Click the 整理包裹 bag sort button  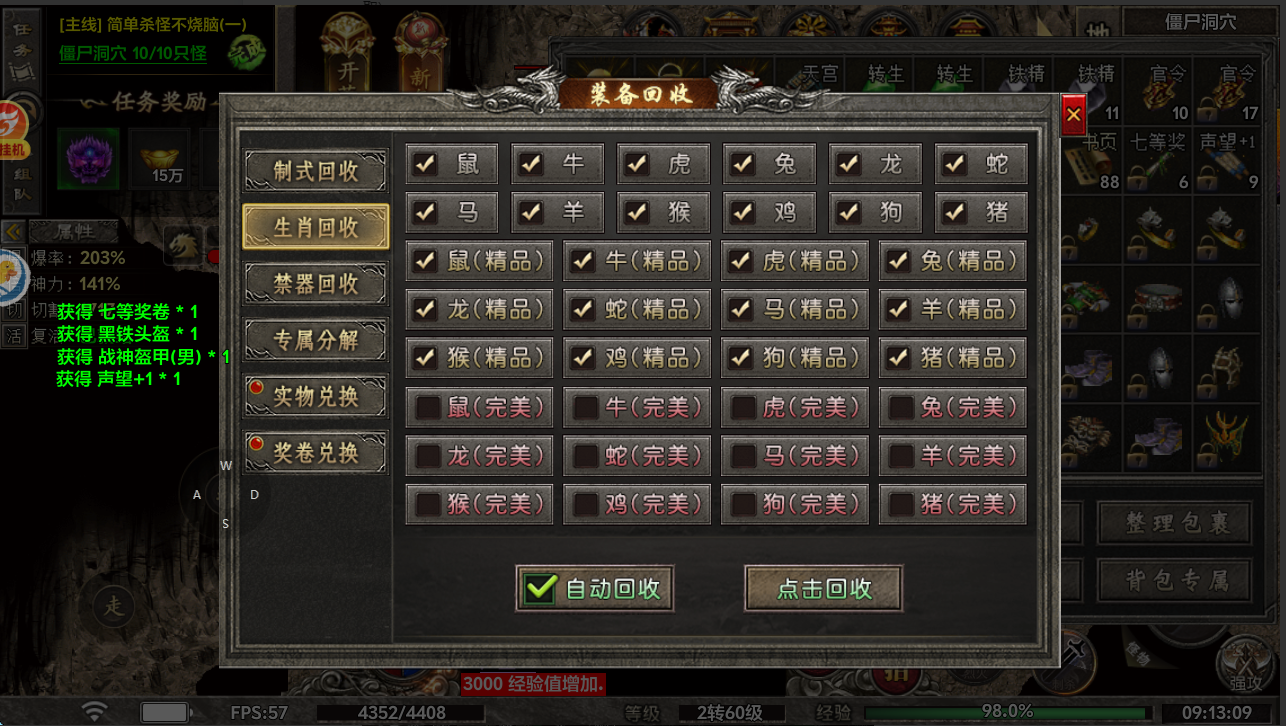click(1175, 523)
